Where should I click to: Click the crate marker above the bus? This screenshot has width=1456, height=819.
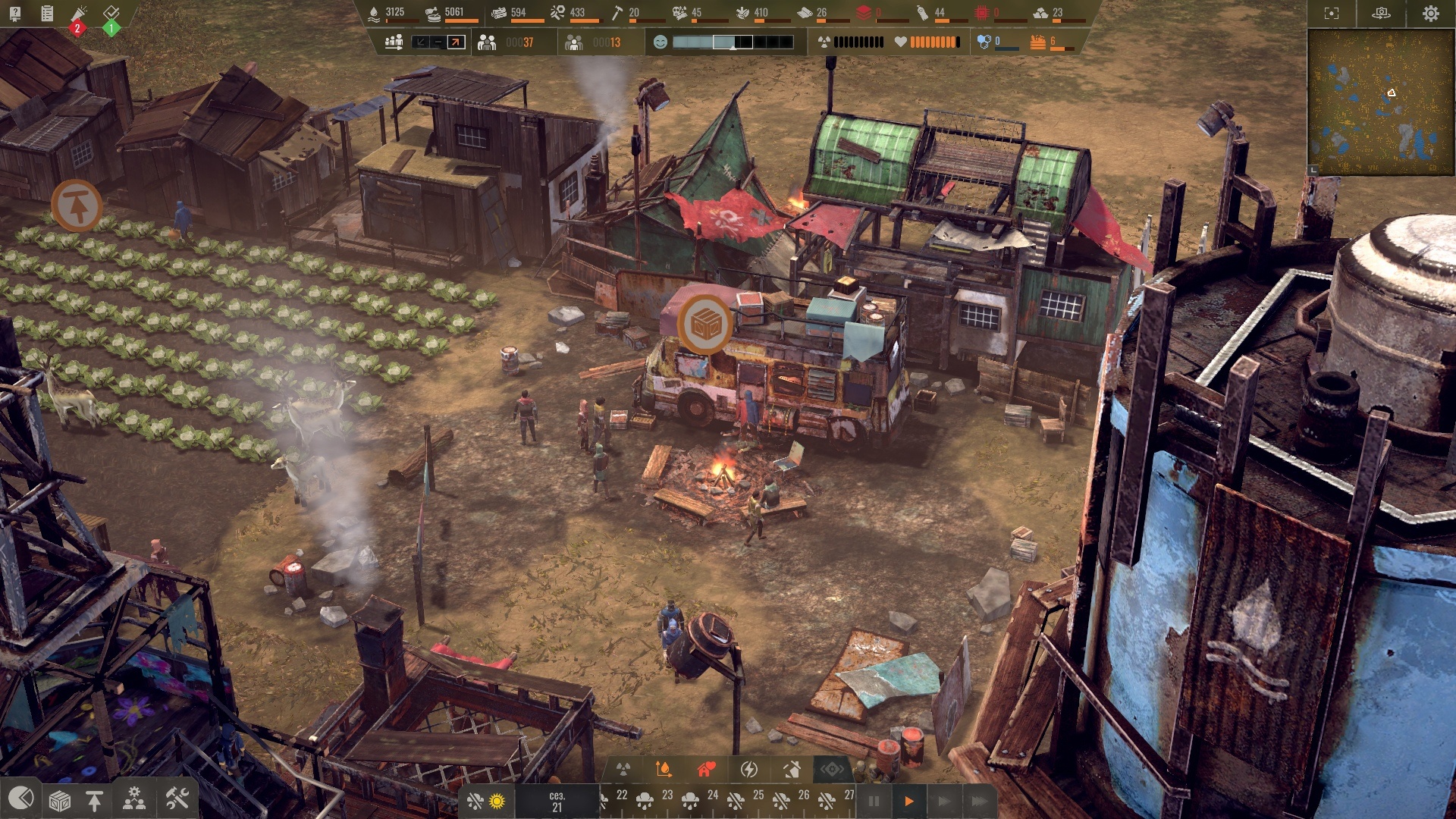coord(705,325)
